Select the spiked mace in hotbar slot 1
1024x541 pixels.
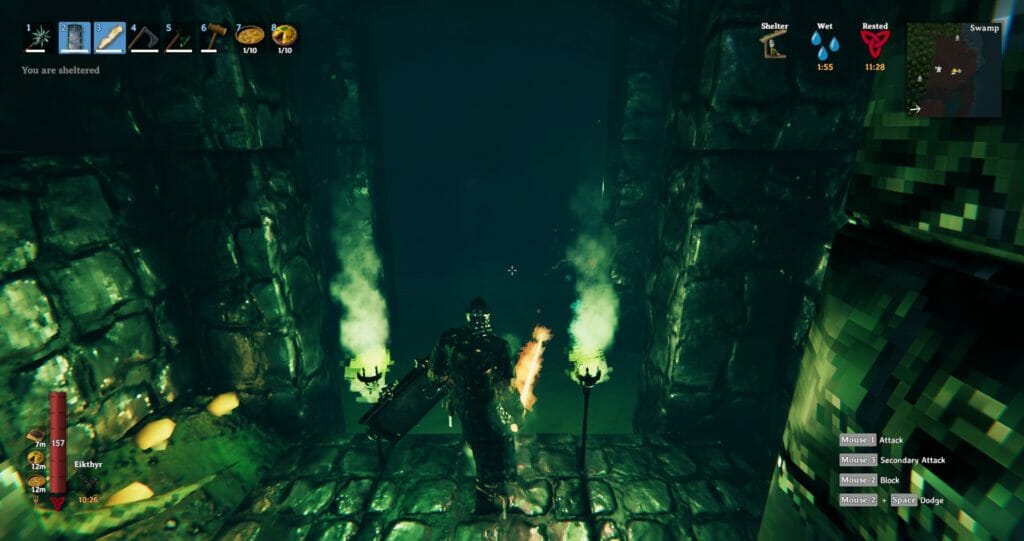(39, 38)
